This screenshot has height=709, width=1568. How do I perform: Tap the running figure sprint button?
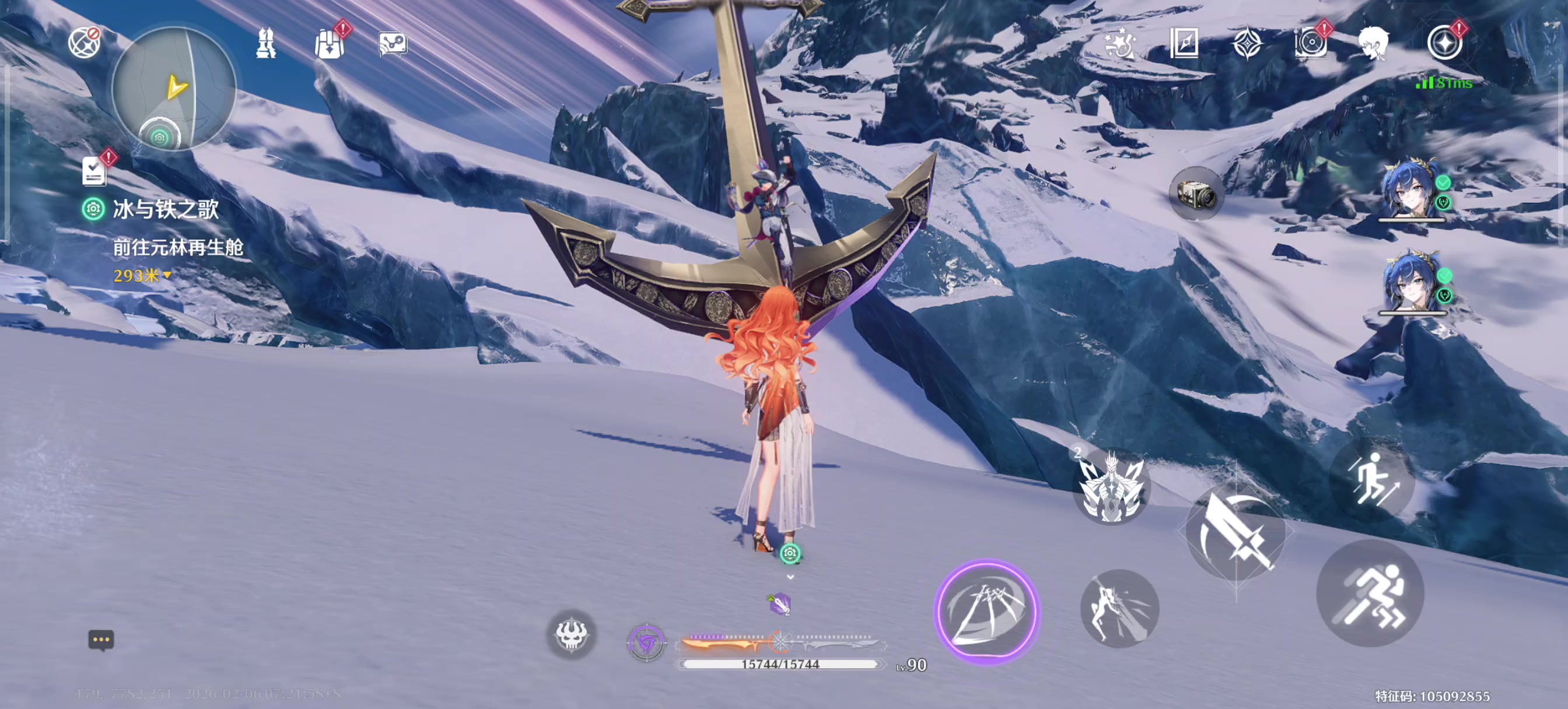(1370, 594)
